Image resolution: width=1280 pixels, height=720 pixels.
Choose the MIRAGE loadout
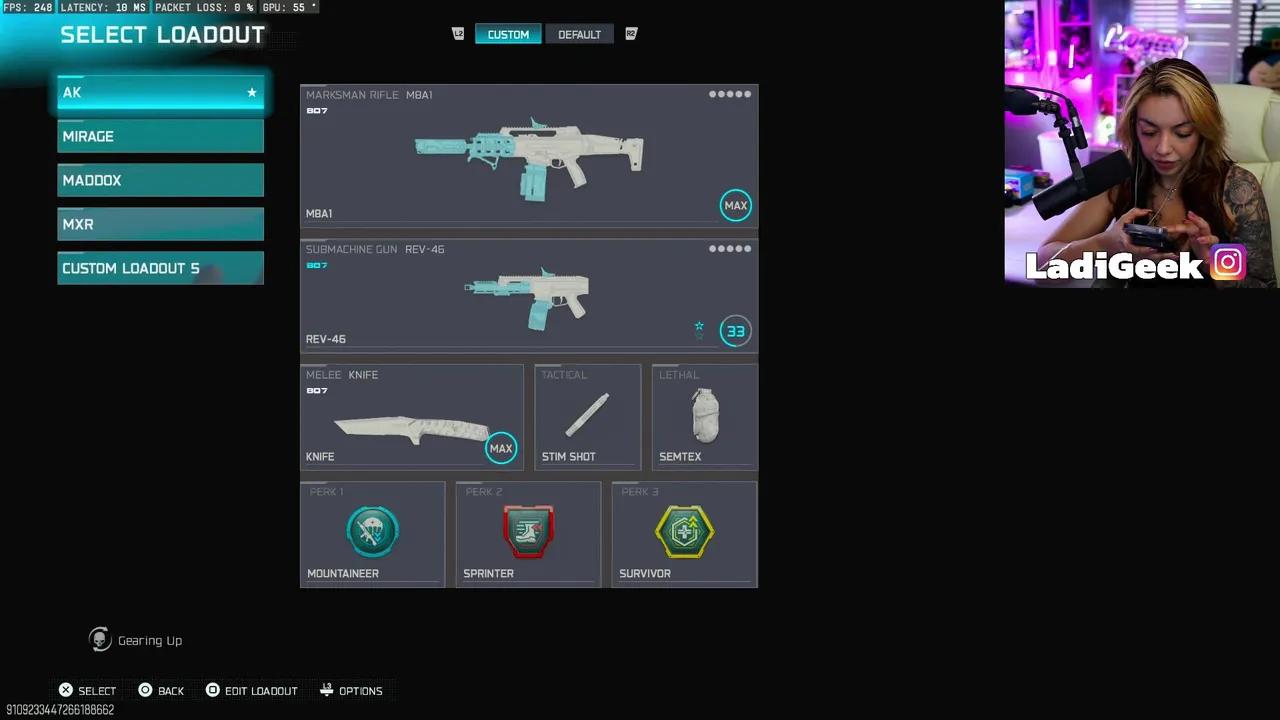(160, 136)
